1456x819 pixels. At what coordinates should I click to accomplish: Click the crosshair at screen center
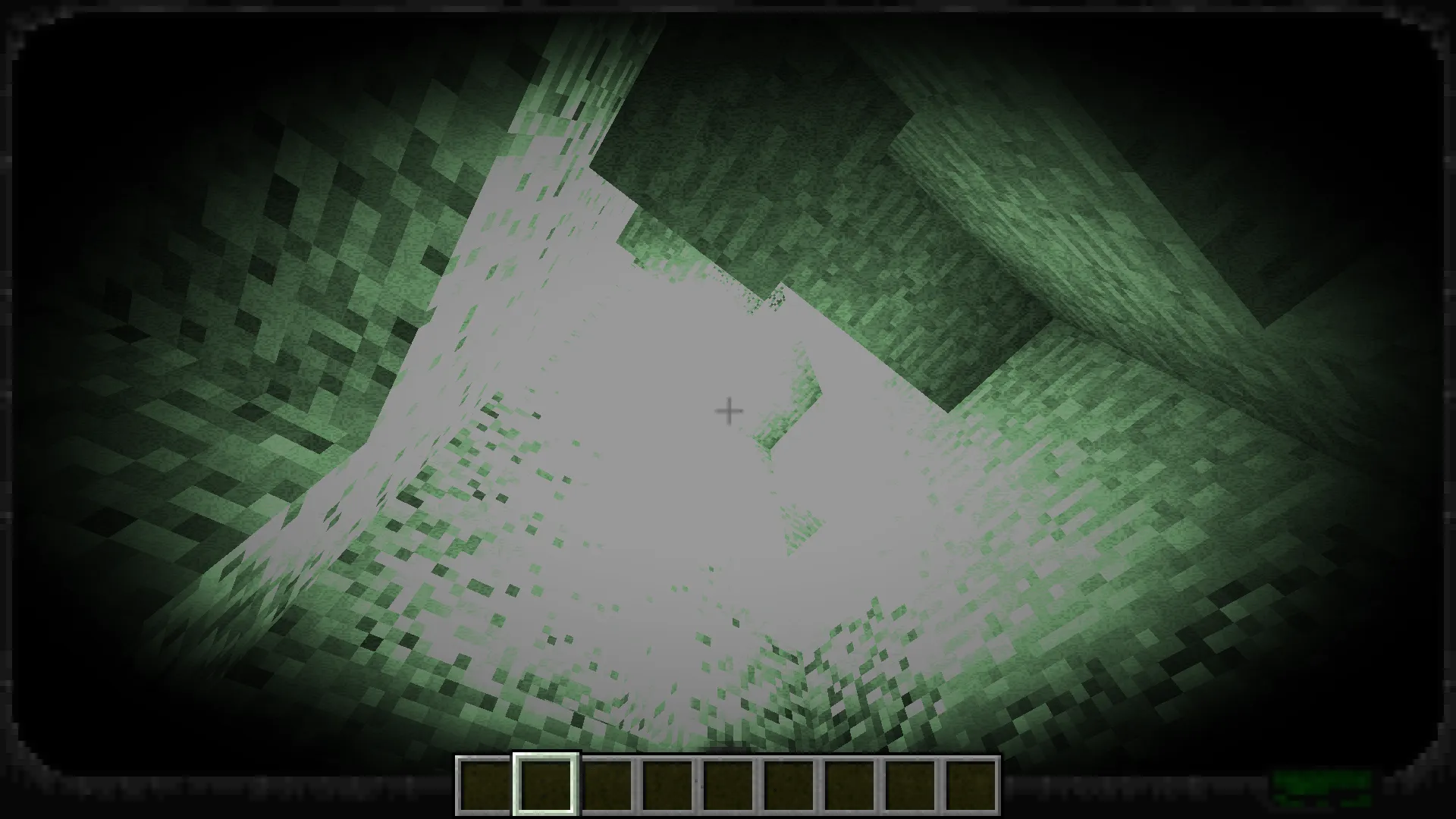point(728,410)
